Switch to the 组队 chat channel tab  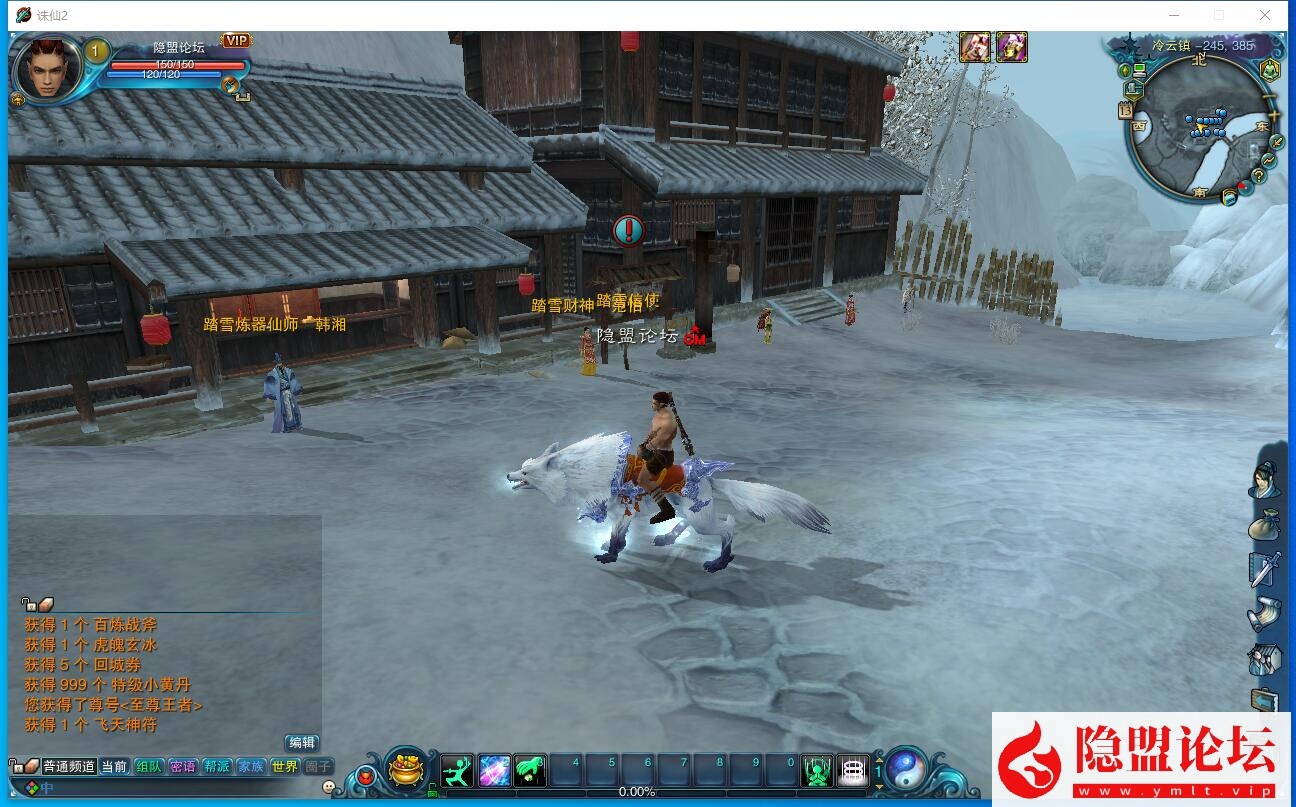point(149,766)
